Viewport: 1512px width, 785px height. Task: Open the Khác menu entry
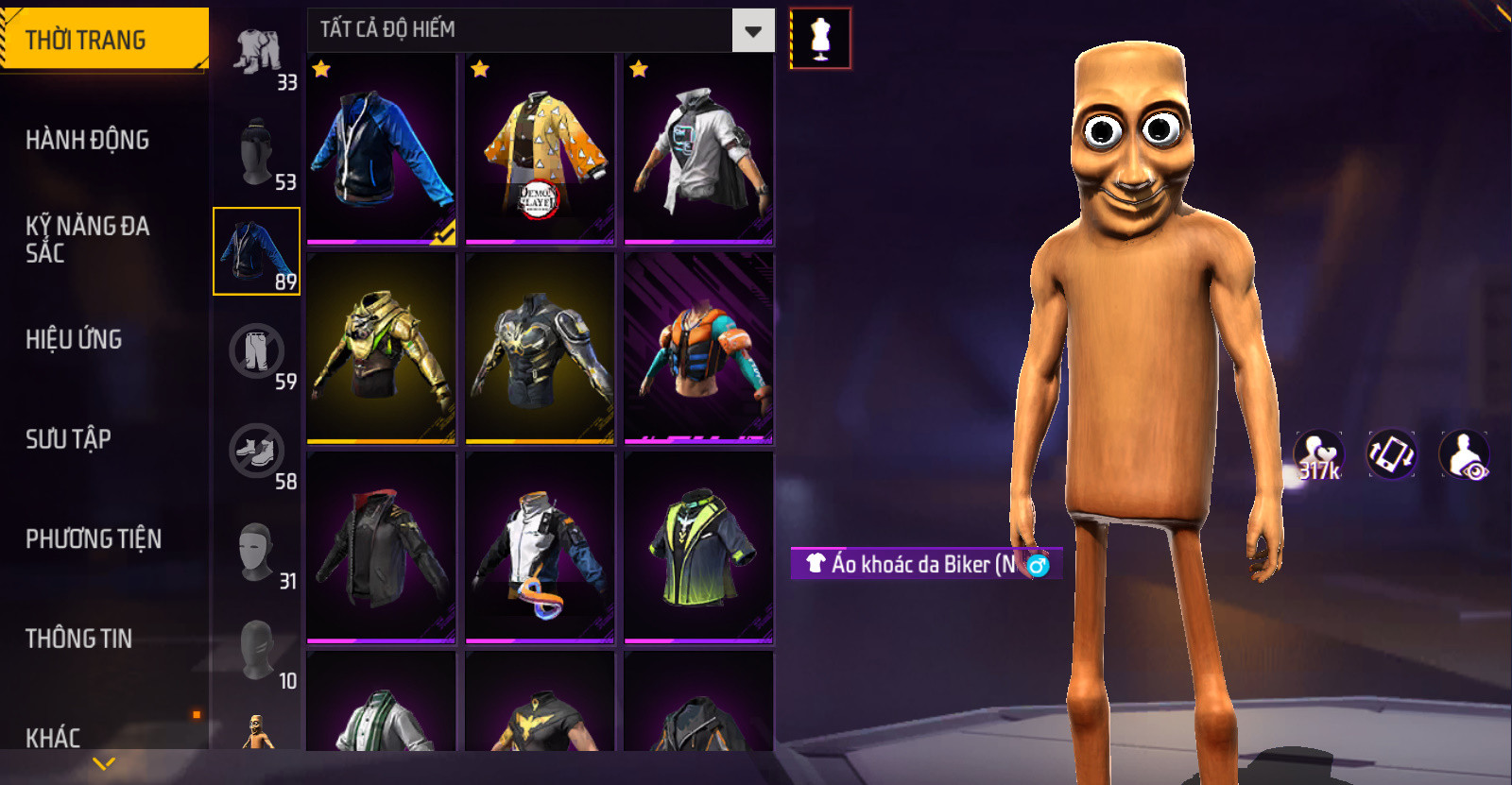click(53, 737)
